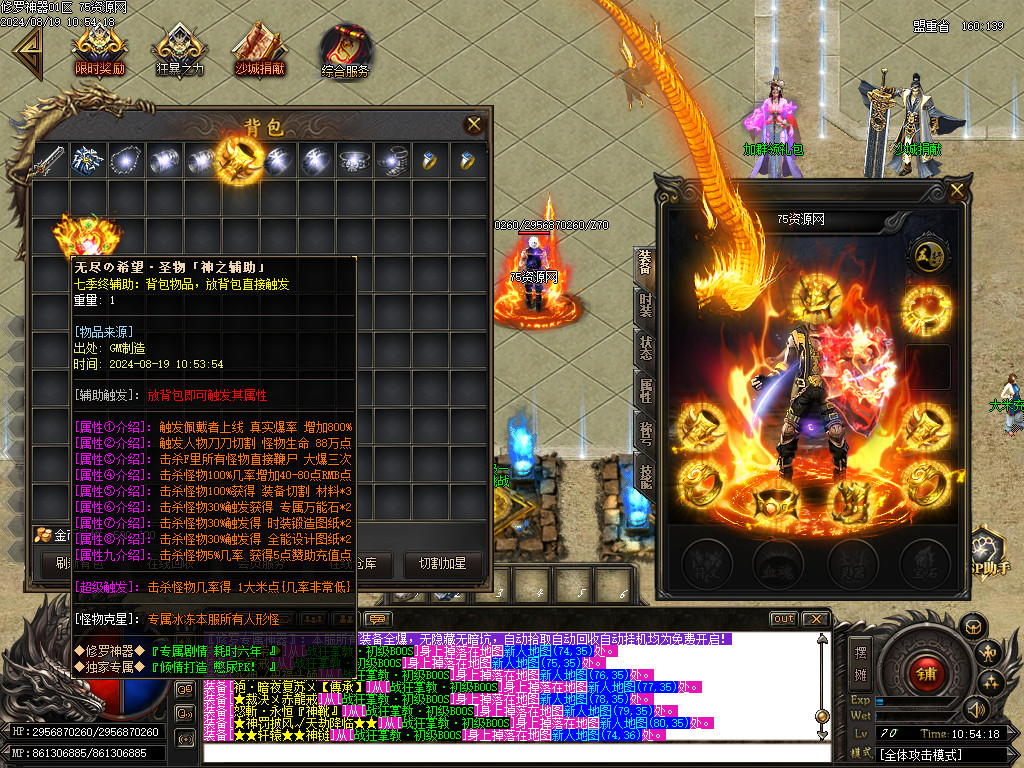1024x768 pixels.
Task: Switch to the 属性 attributes tab
Action: (646, 392)
